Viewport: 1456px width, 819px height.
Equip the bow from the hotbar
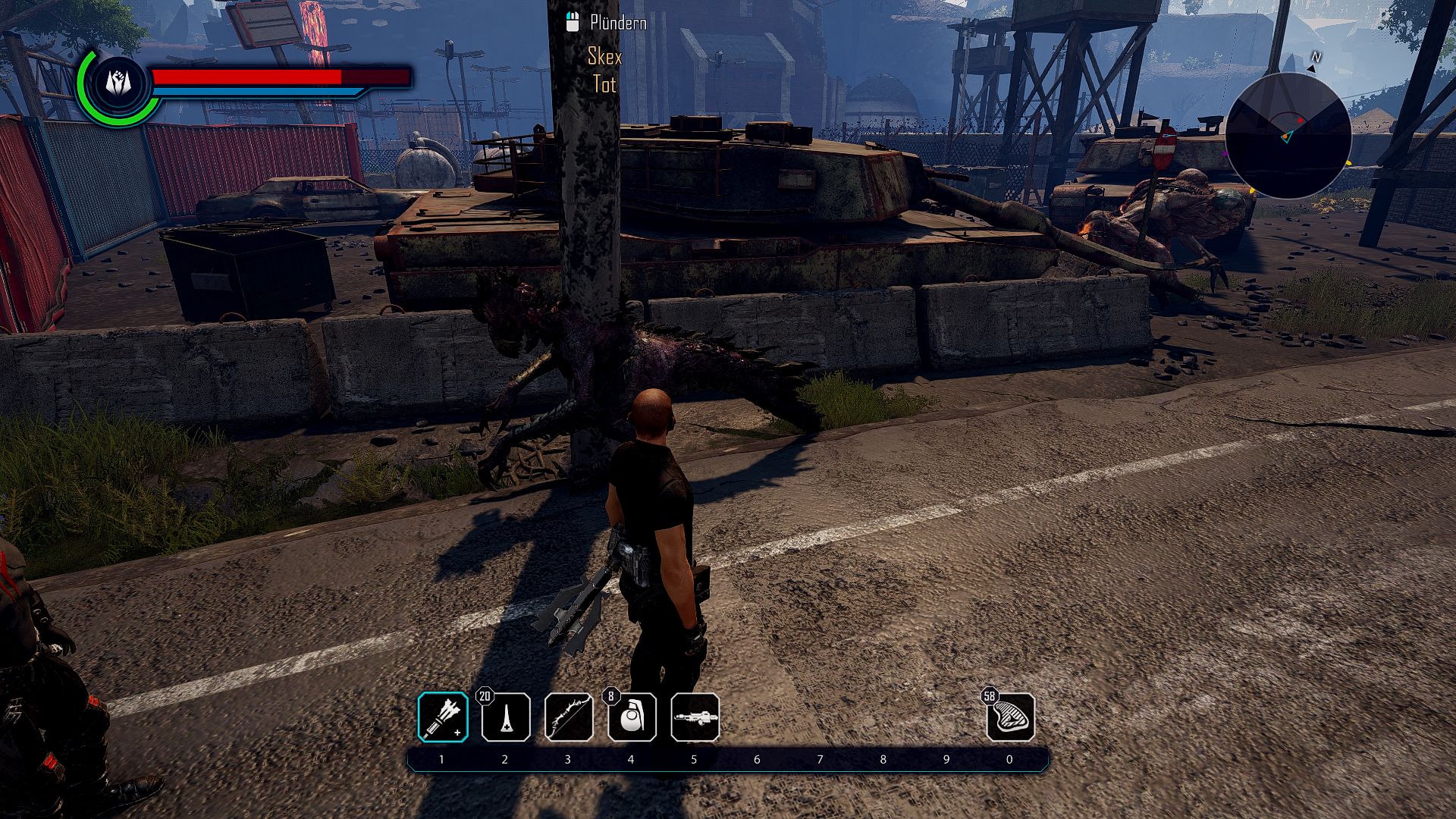click(x=569, y=717)
